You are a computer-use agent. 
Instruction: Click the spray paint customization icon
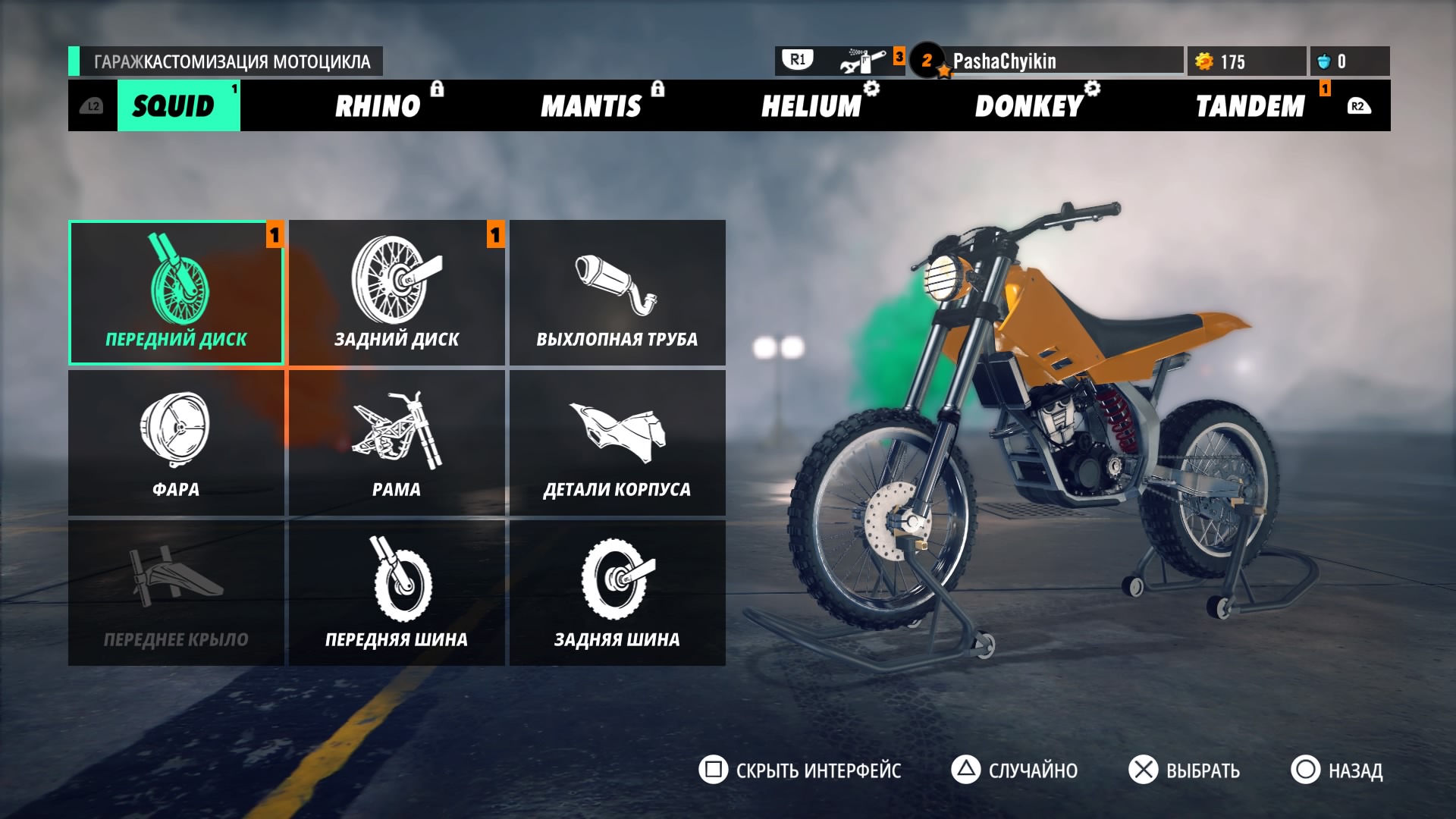coord(863,61)
